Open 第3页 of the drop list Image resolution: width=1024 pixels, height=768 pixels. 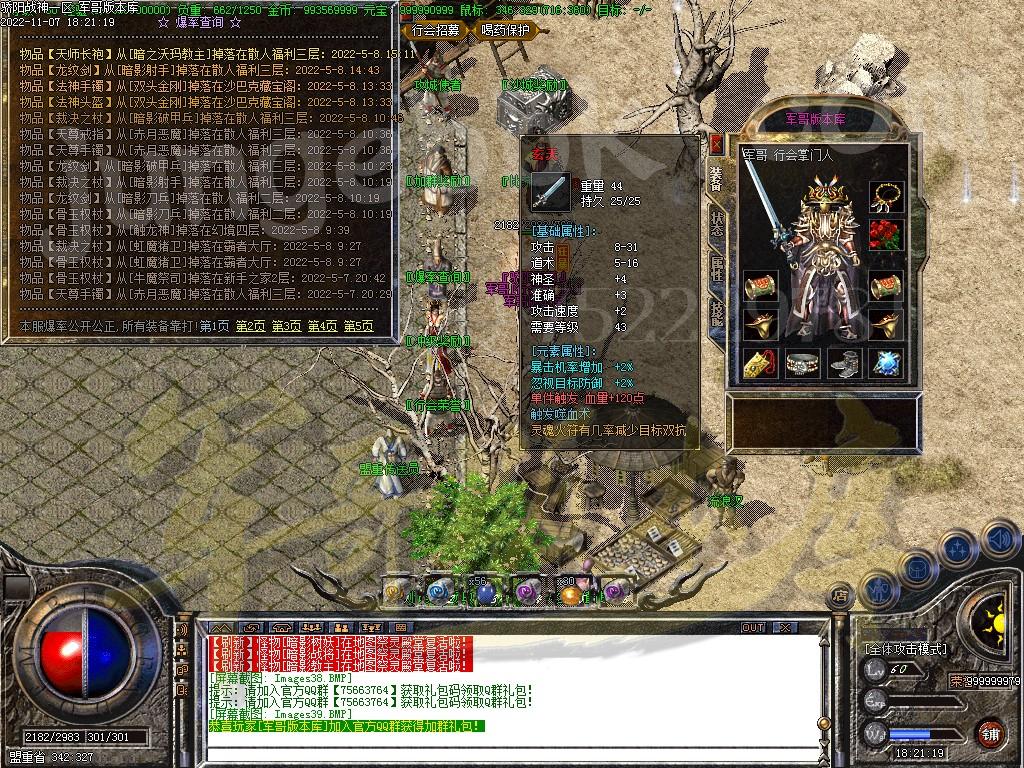[286, 326]
